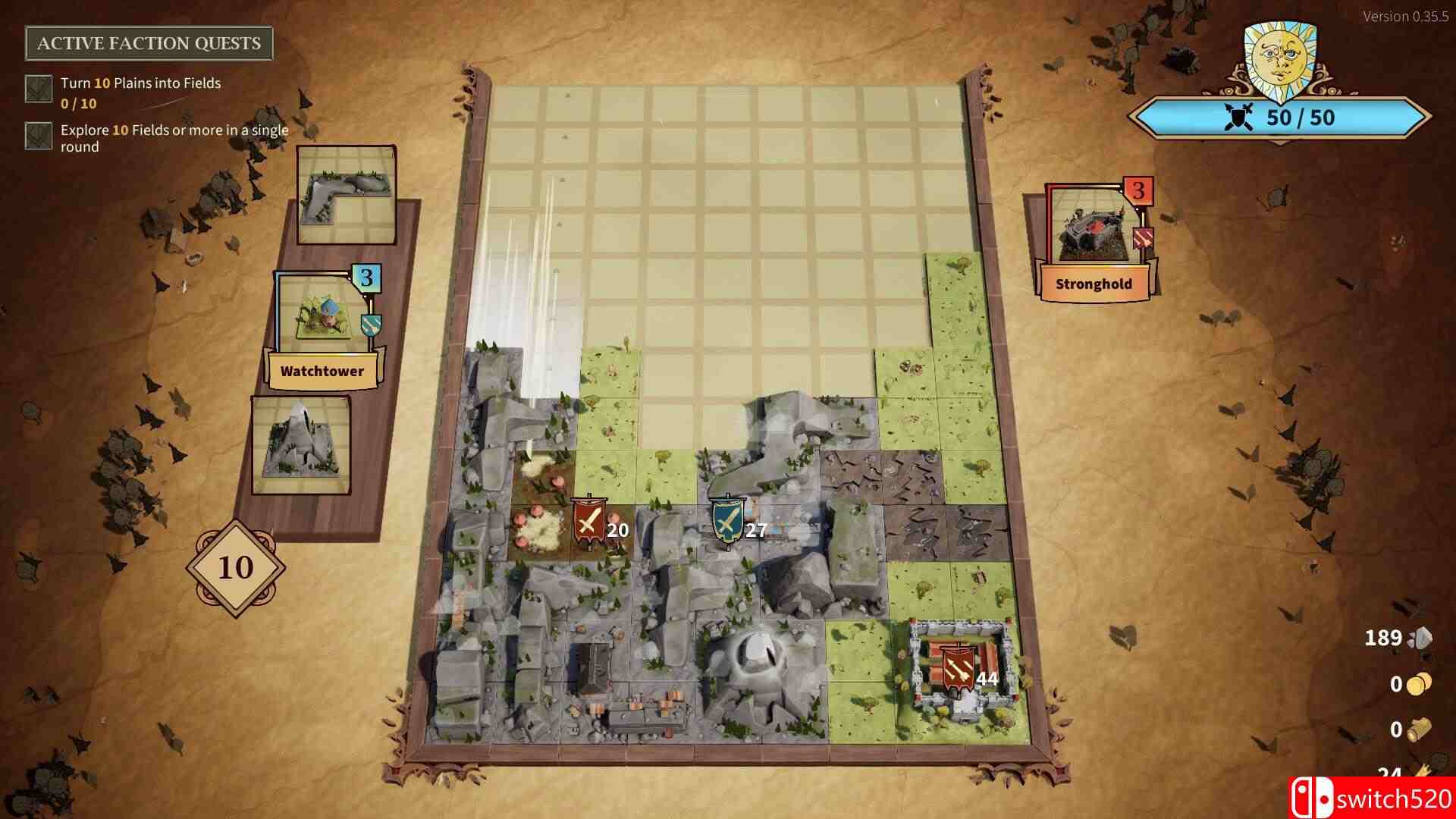Click the gold coins resource icon
1456x819 pixels.
click(1419, 685)
